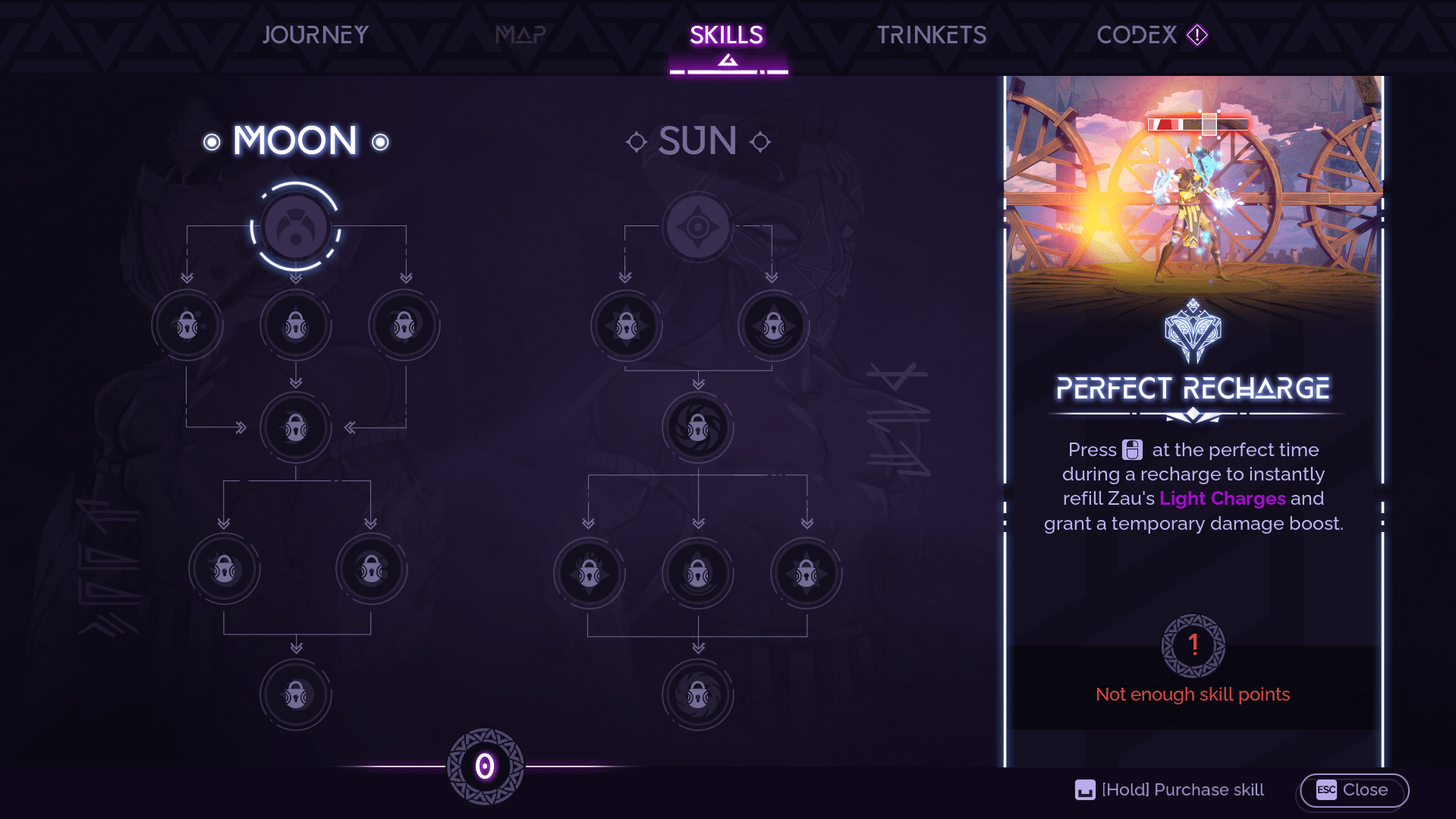1456x819 pixels.
Task: Choose the Moon skill tree heading
Action: pyautogui.click(x=295, y=141)
